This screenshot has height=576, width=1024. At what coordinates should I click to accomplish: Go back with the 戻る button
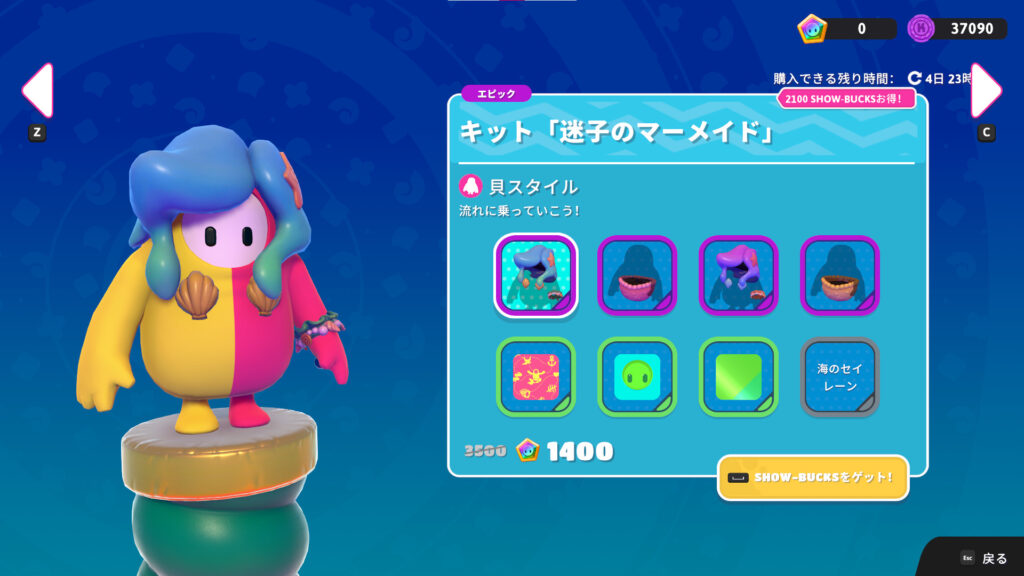[983, 558]
